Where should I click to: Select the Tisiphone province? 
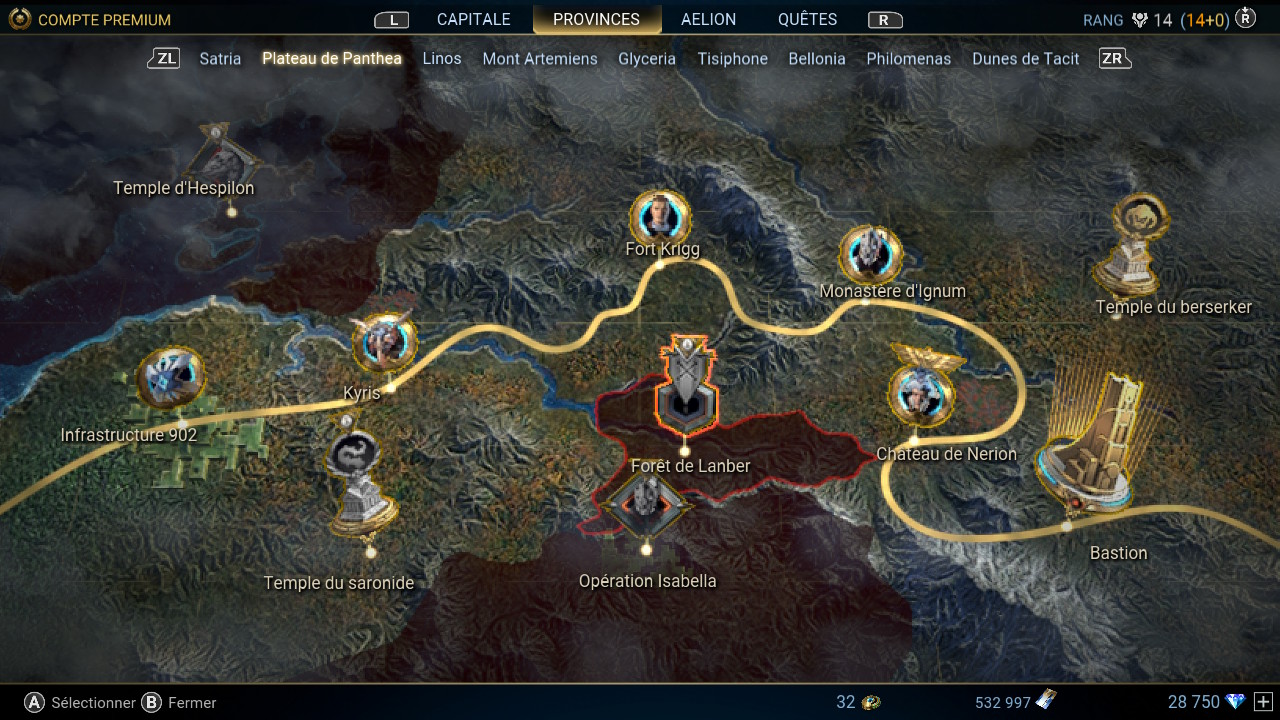click(733, 59)
